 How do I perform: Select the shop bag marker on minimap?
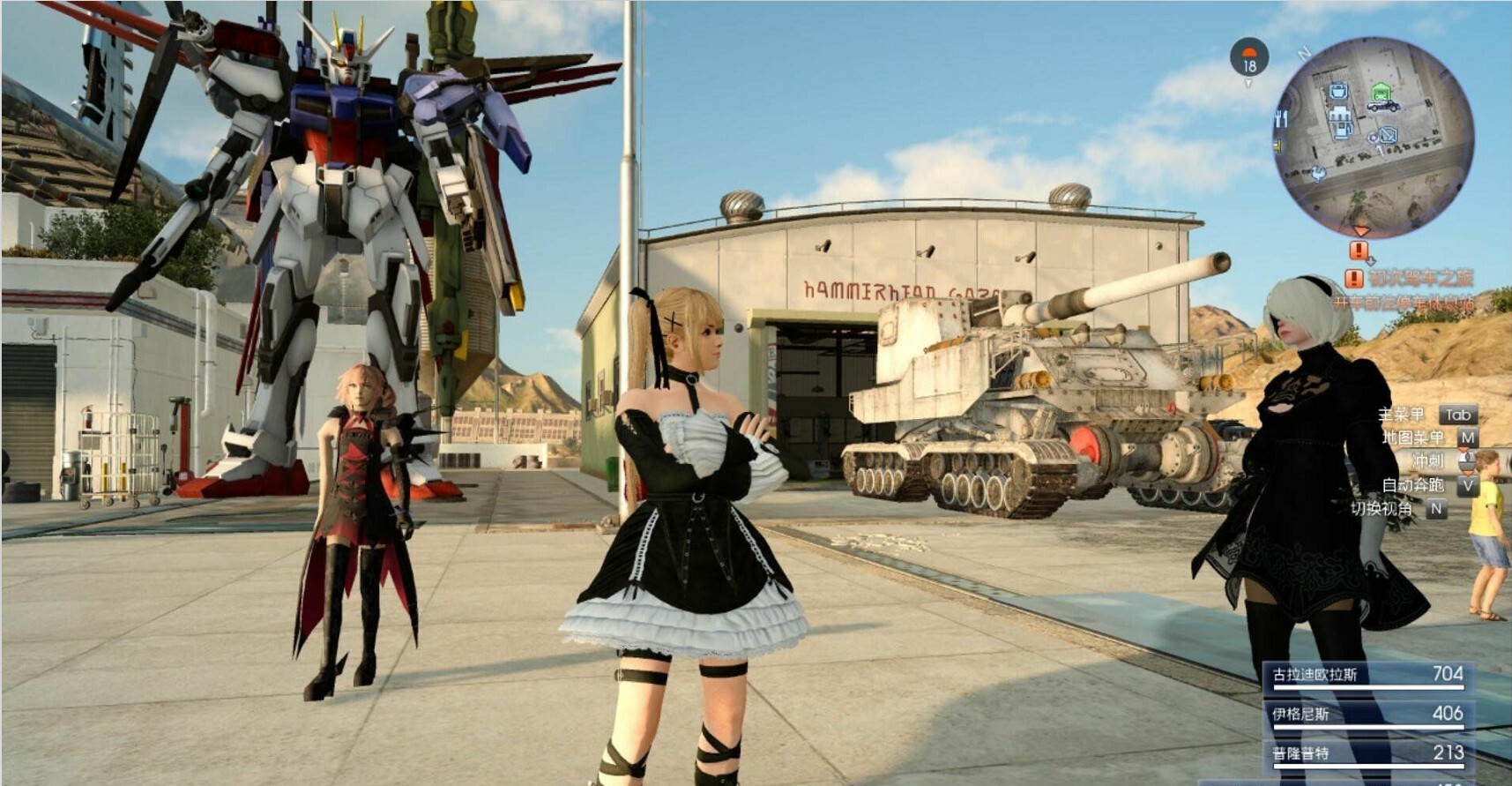pos(1338,90)
